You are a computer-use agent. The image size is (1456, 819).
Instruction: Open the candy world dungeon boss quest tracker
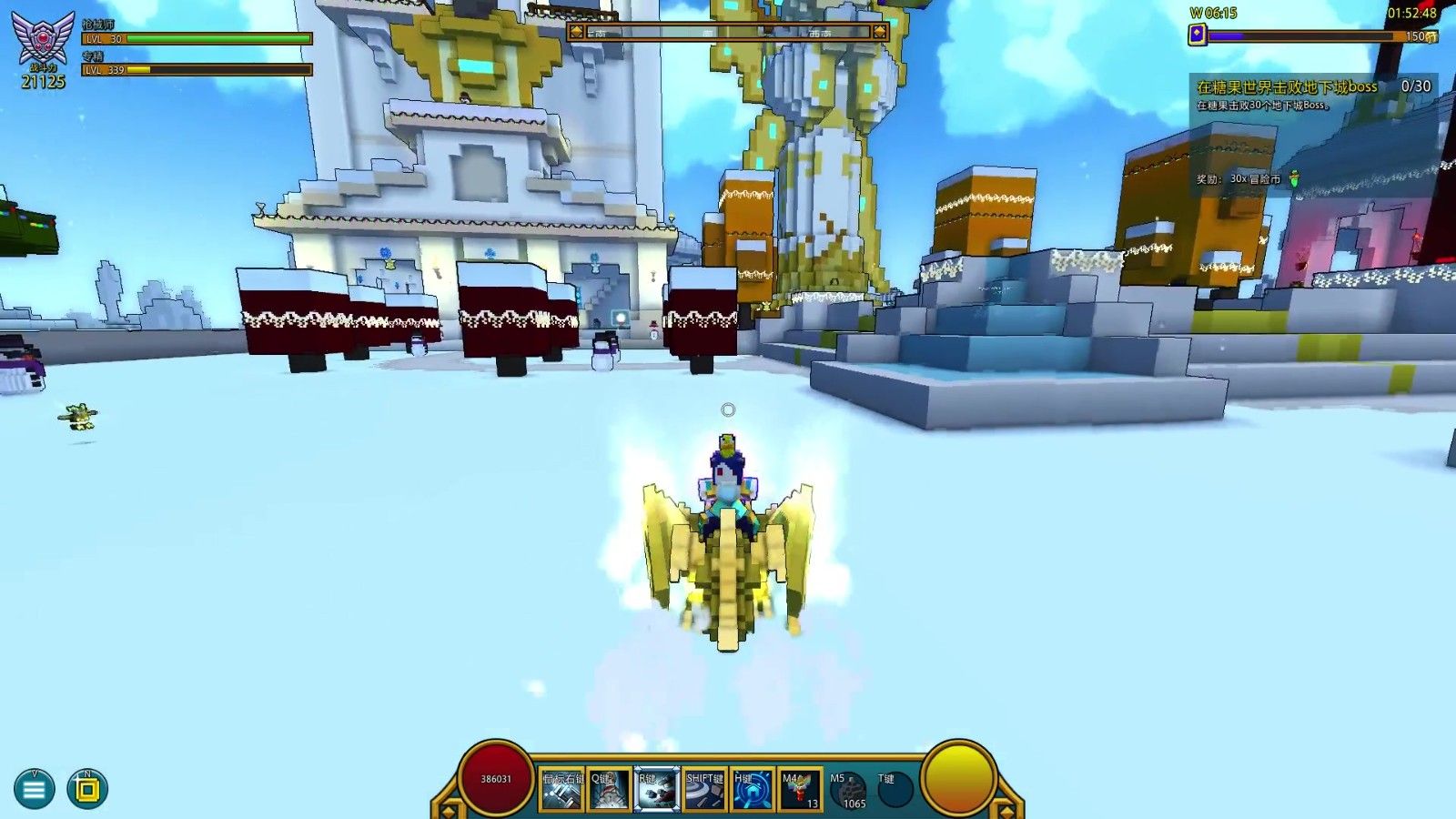coord(1286,87)
